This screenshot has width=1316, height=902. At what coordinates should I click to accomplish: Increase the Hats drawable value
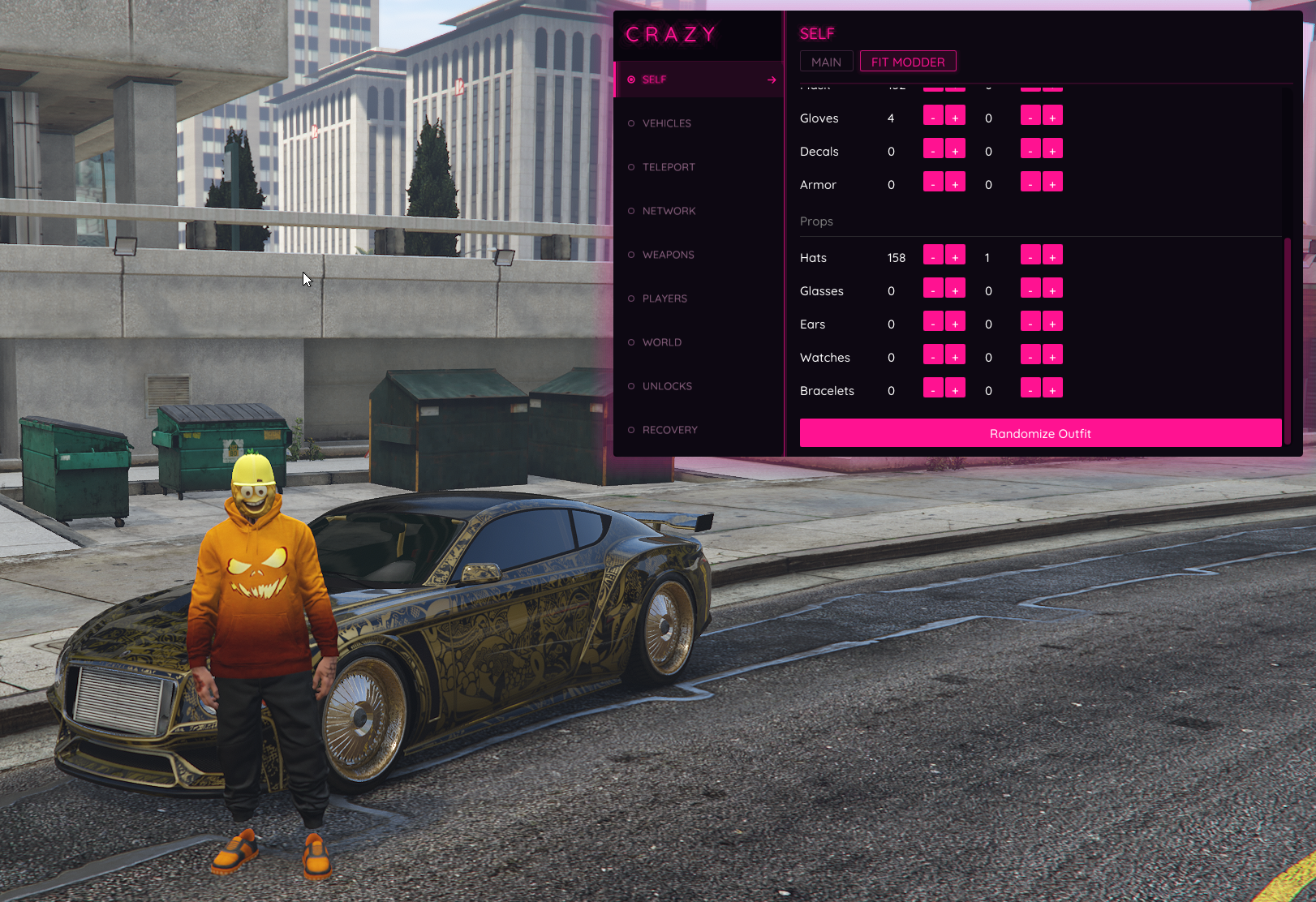(955, 256)
